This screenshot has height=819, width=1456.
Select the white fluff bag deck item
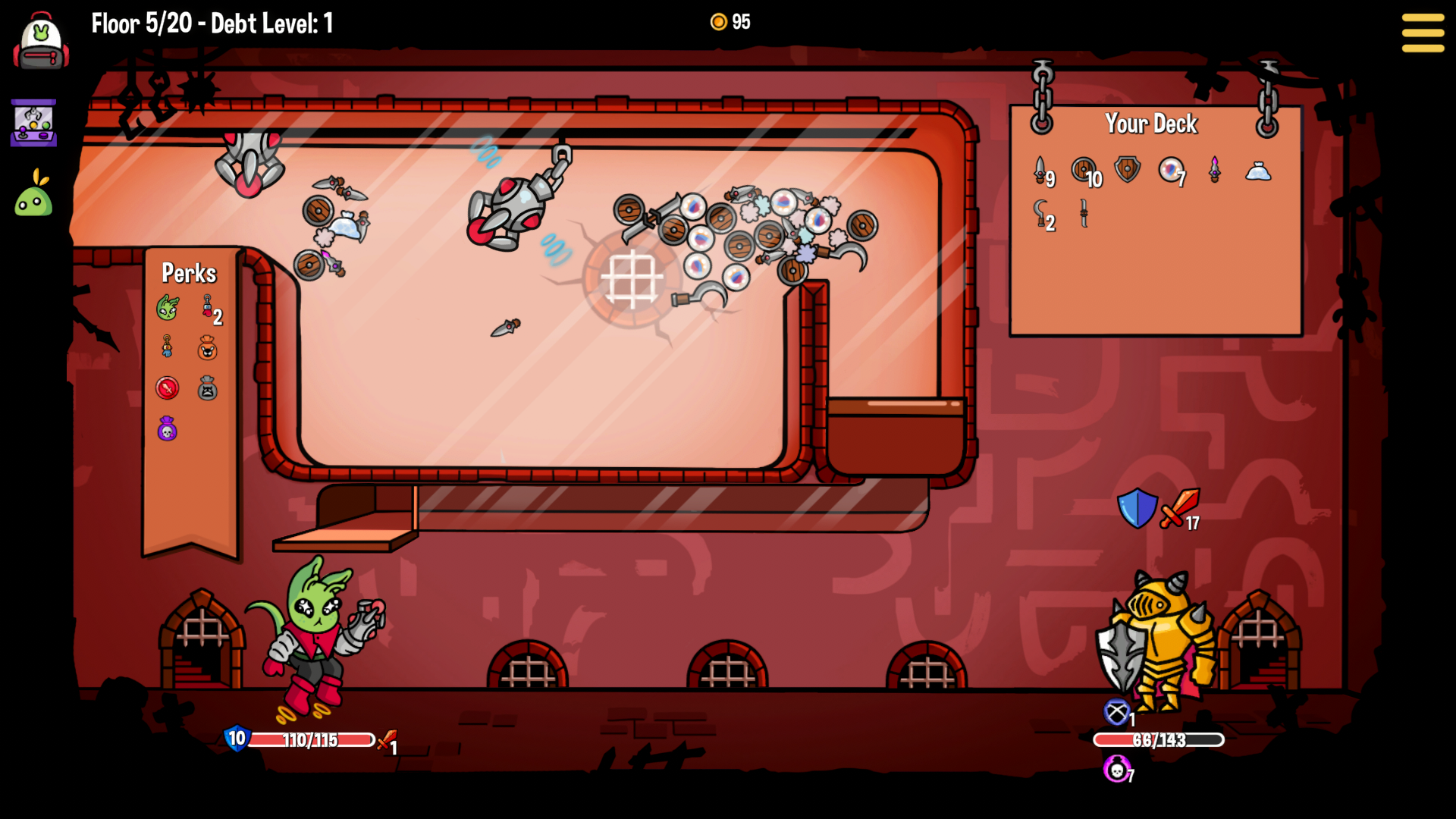(1258, 171)
